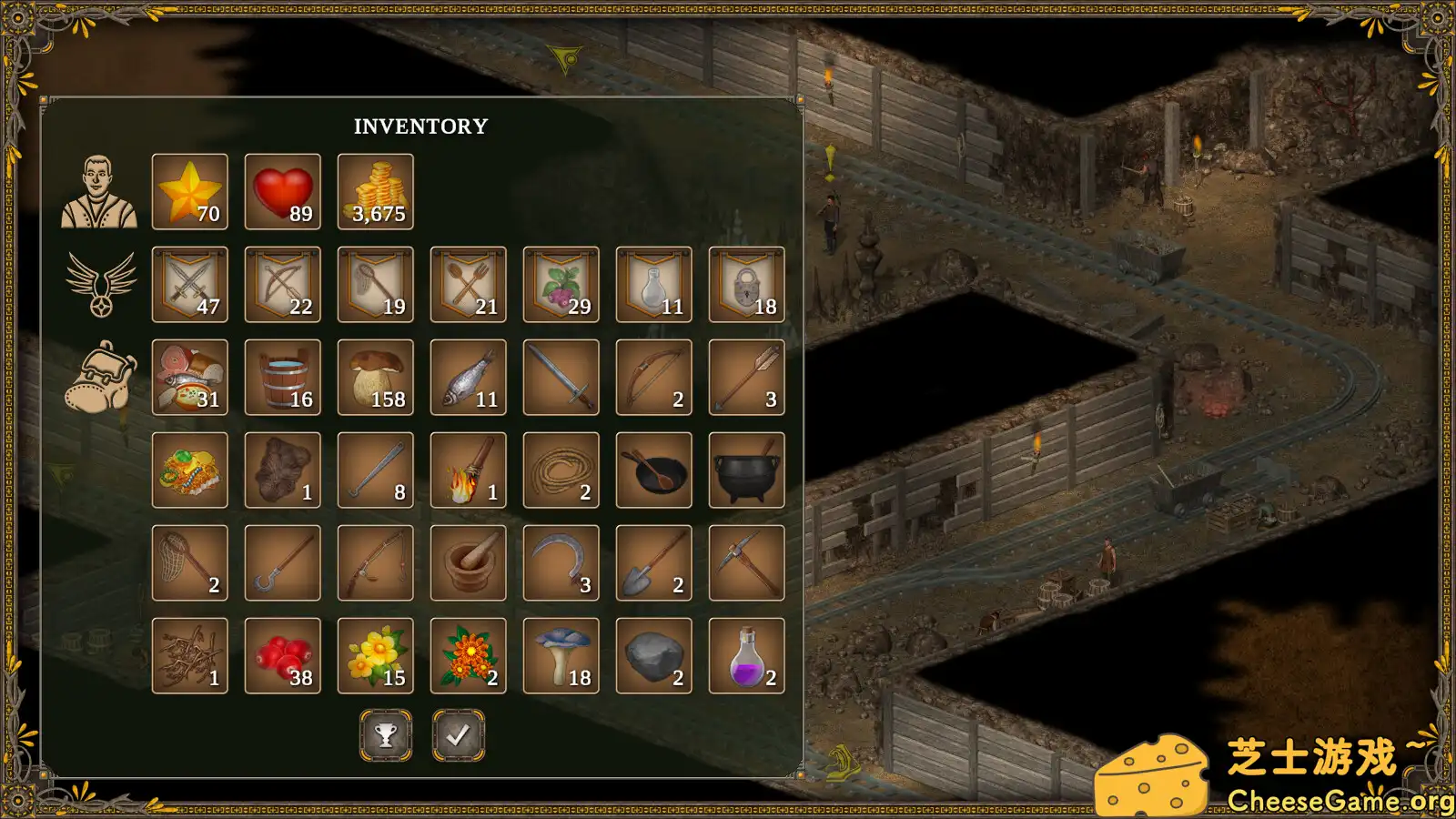The height and width of the screenshot is (819, 1456).
Task: Select the blue mushroom stack
Action: pyautogui.click(x=561, y=655)
